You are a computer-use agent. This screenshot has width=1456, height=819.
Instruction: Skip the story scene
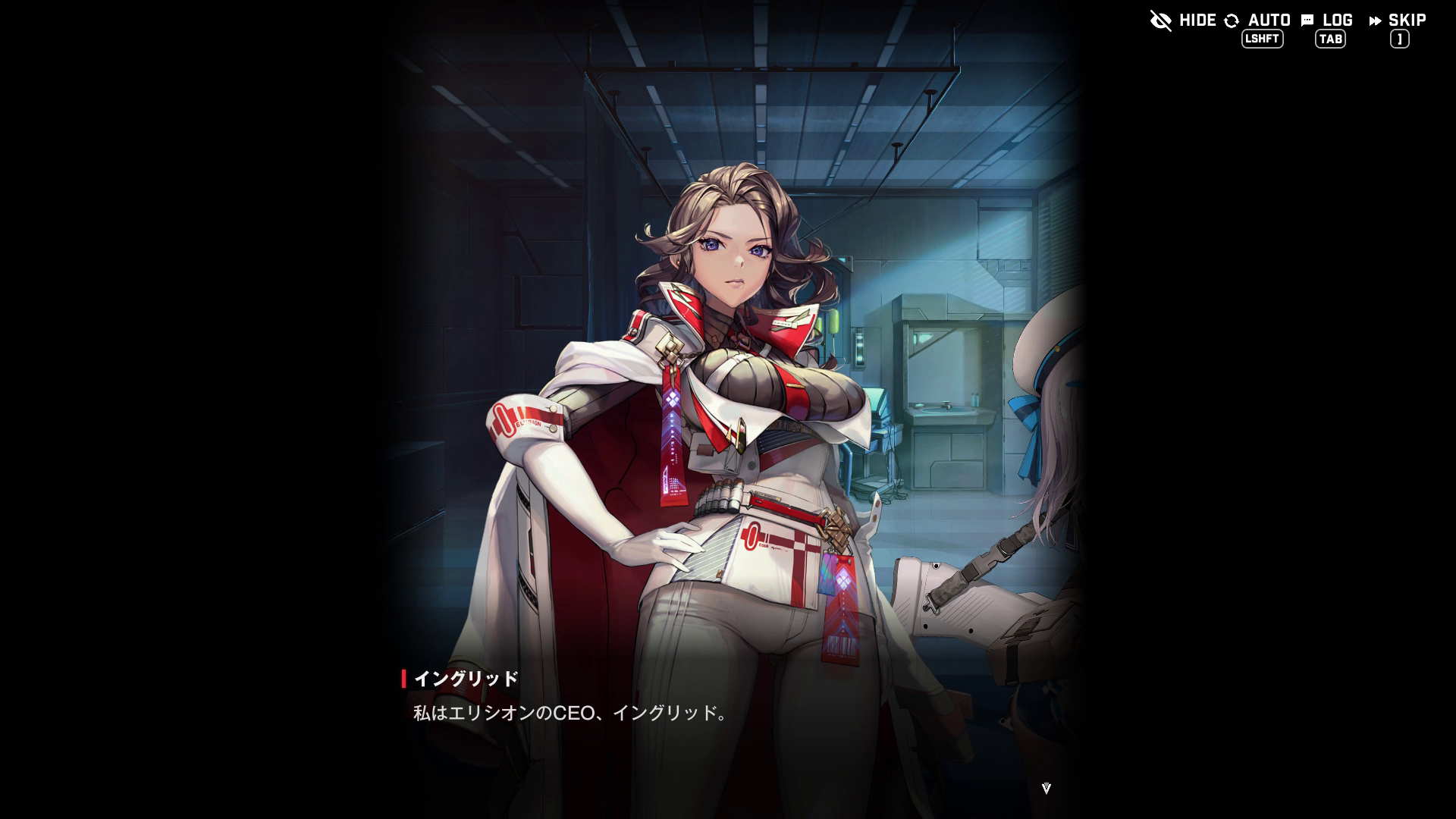coord(1398,20)
